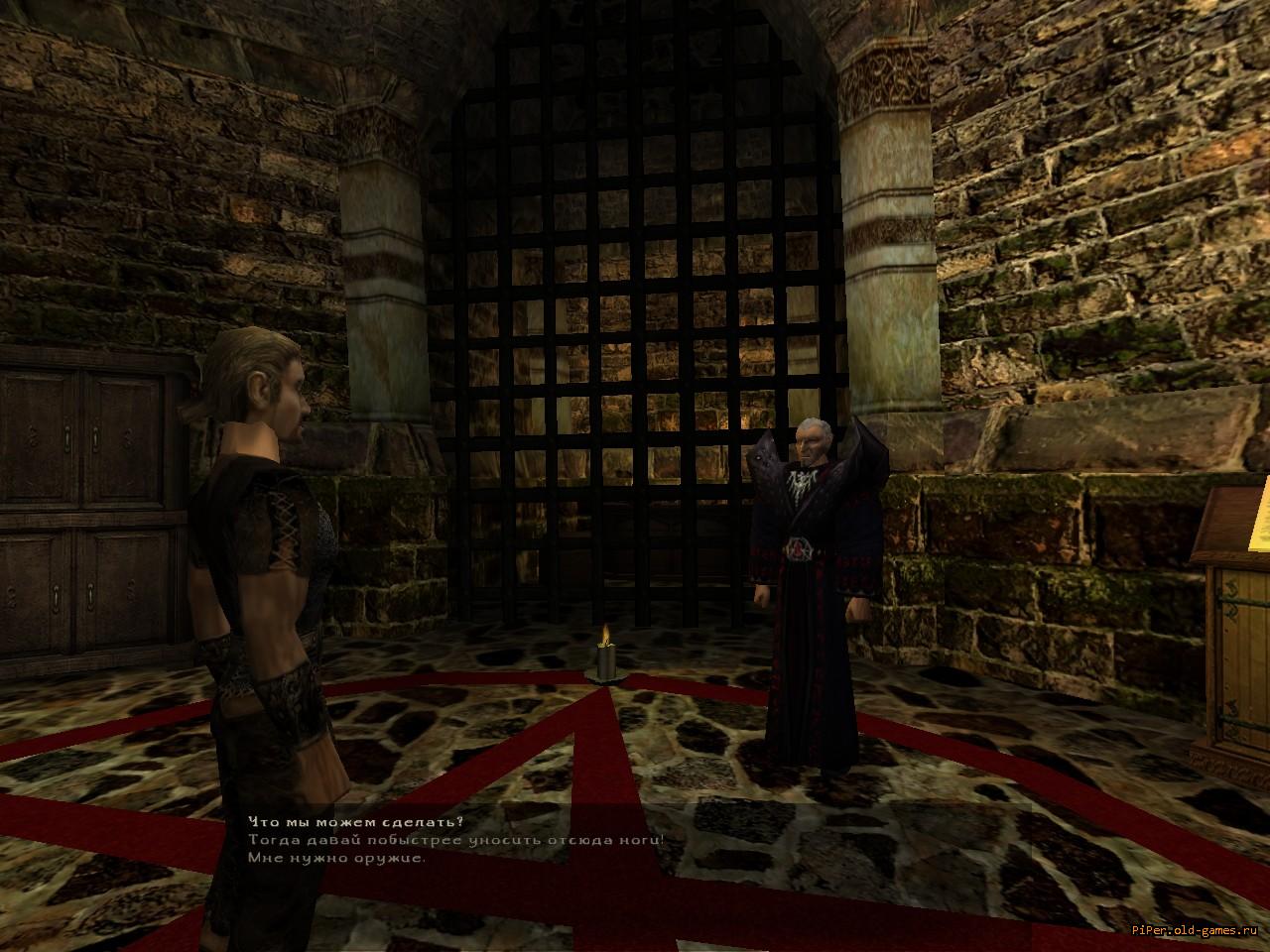1270x952 pixels.
Task: Pick the dialogue option "Мне нужно оружие."
Action: (337, 858)
